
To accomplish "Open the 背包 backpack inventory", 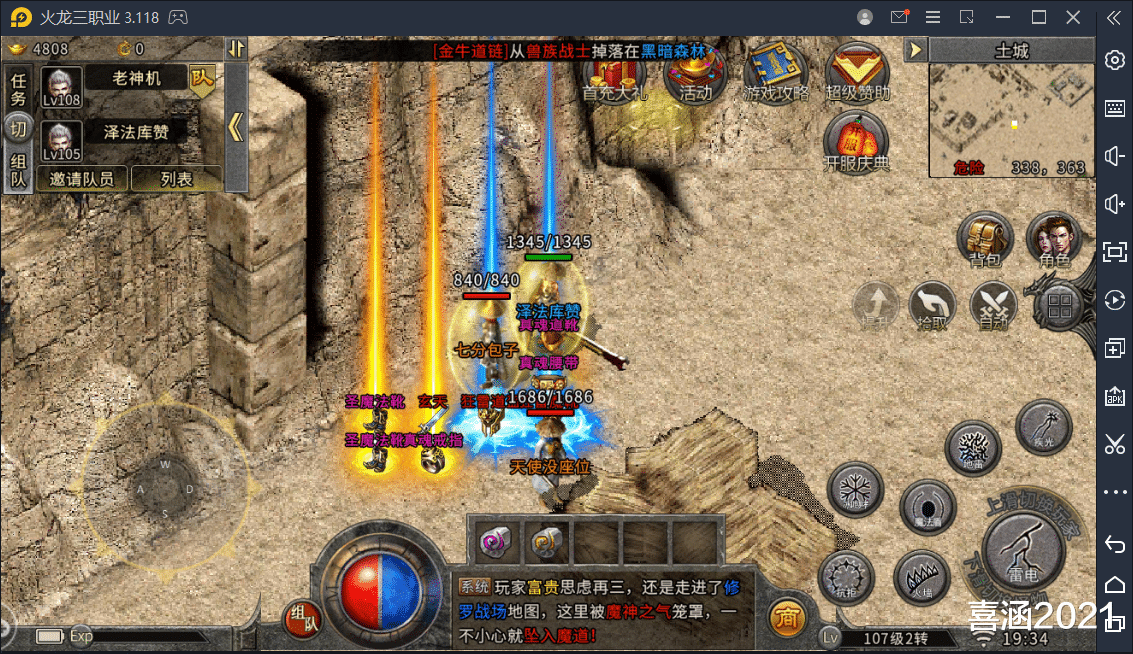I will (x=985, y=239).
